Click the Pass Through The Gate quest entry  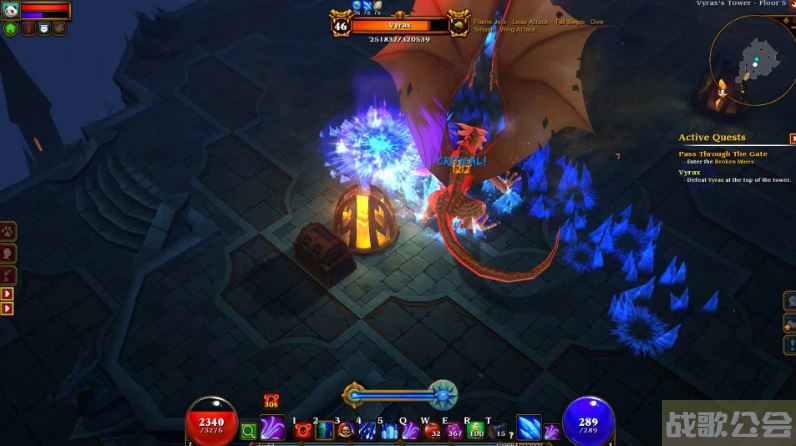click(x=723, y=154)
